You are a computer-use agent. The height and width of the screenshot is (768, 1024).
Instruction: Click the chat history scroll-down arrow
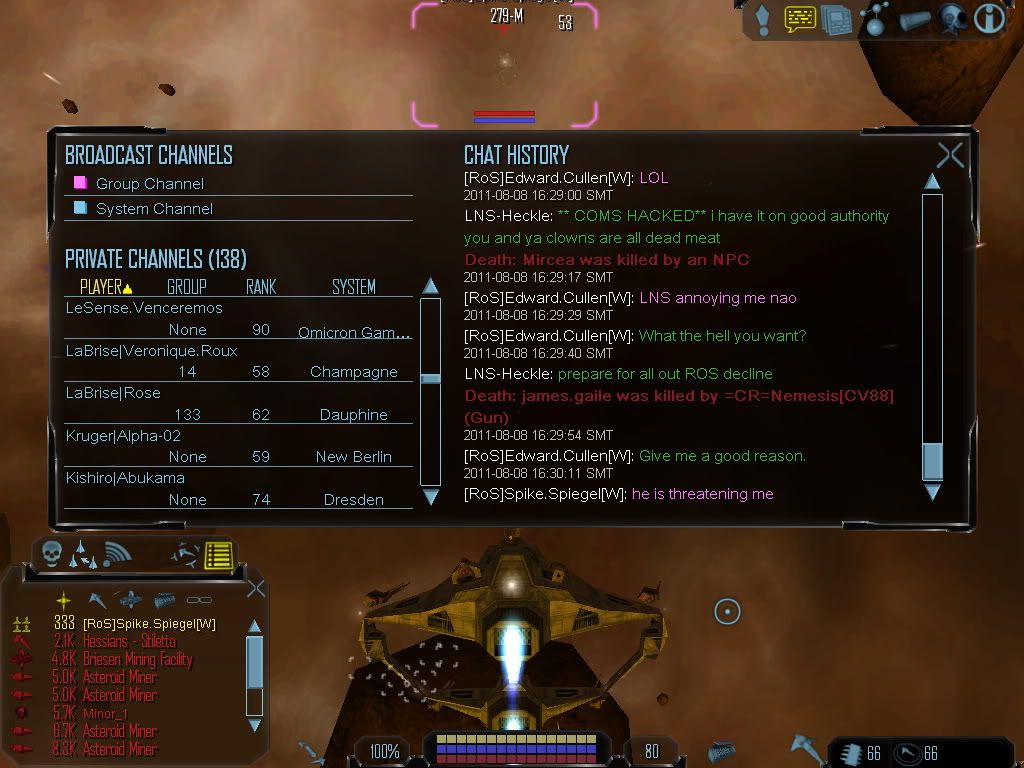[932, 492]
